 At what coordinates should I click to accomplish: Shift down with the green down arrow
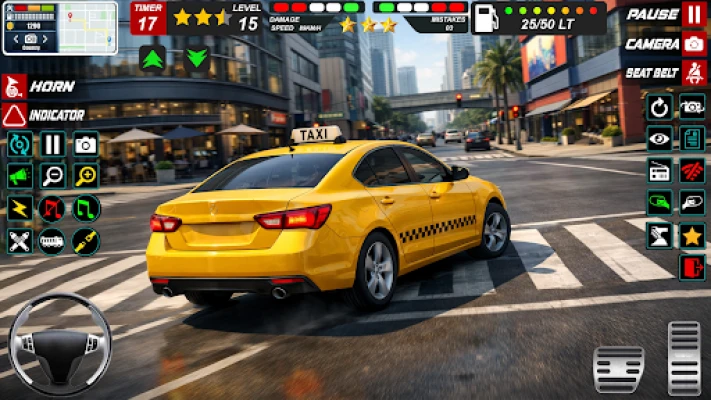pos(197,57)
